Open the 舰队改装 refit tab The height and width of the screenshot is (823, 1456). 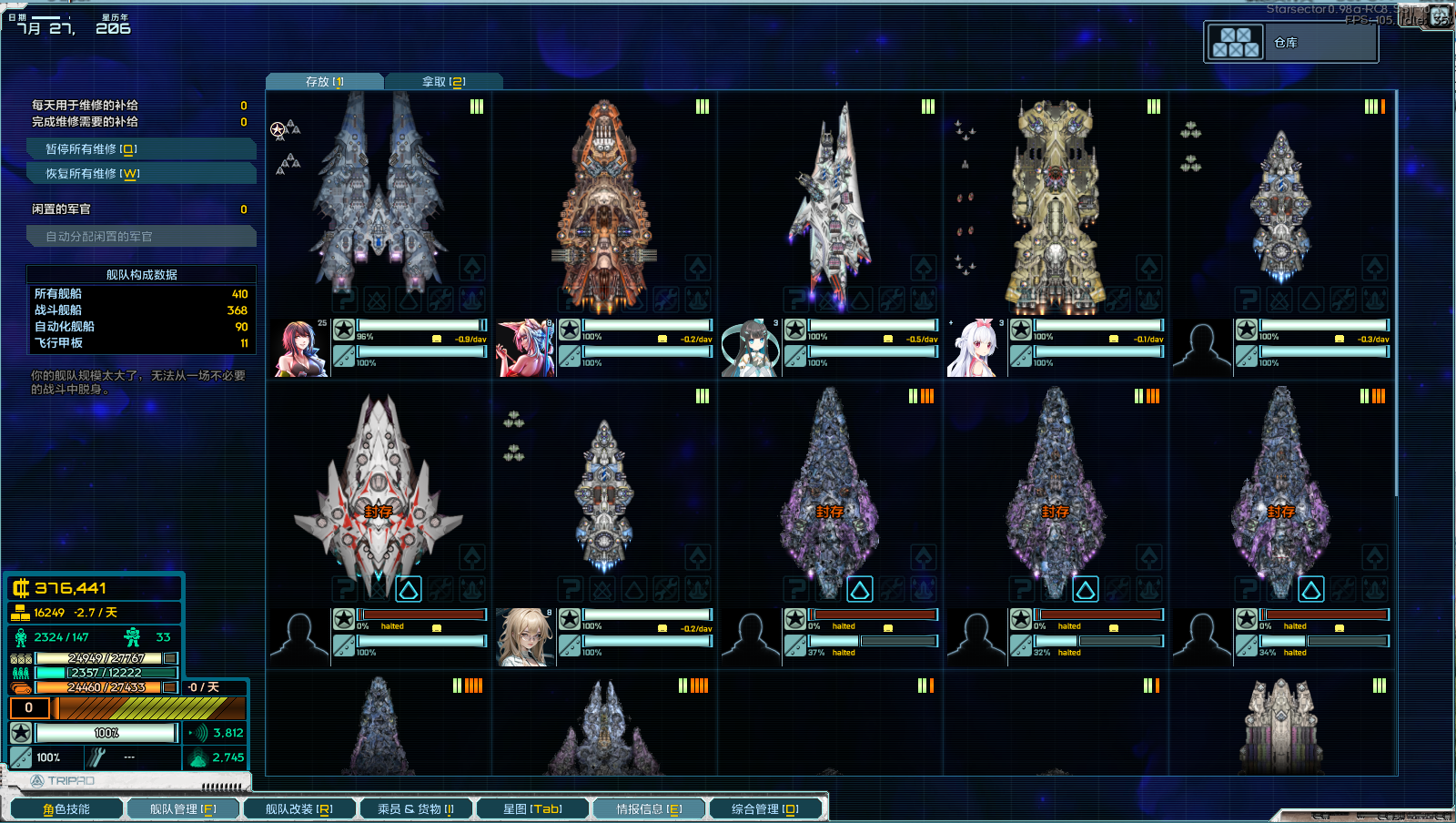[x=298, y=808]
